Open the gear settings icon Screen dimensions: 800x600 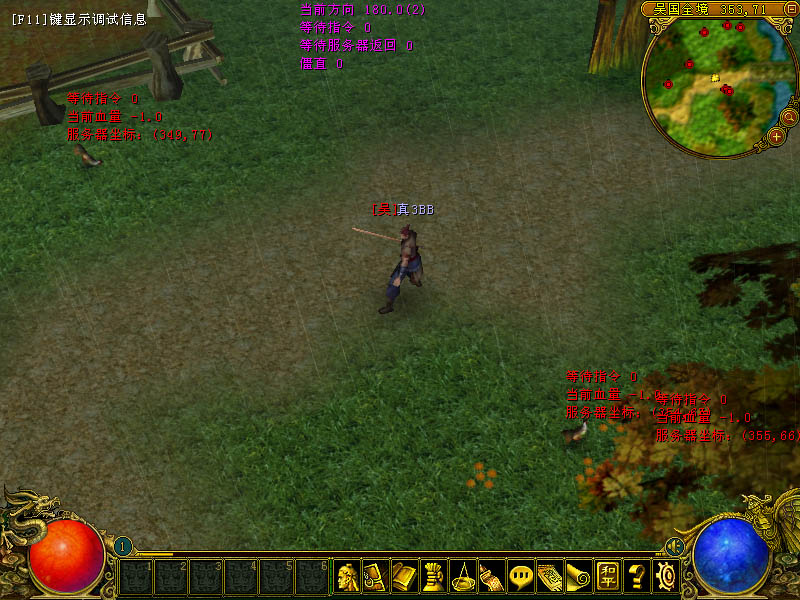[666, 576]
